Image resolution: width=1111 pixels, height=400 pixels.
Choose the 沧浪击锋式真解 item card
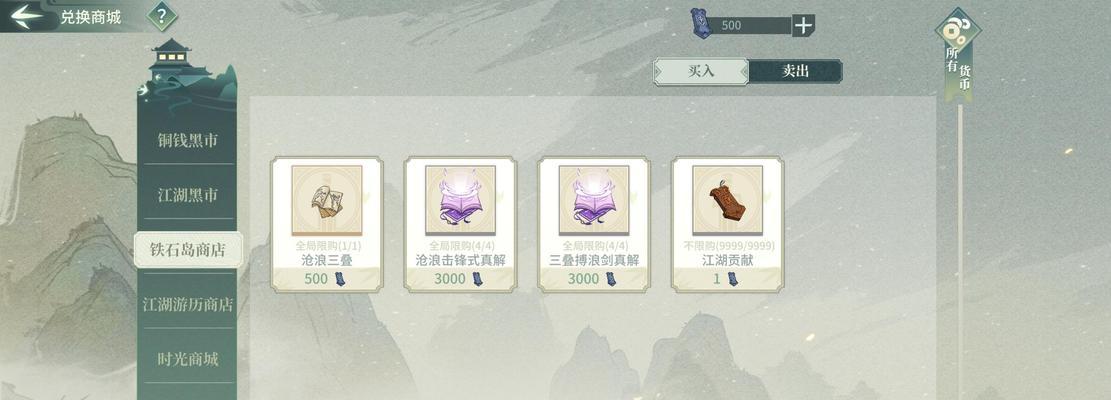point(460,223)
